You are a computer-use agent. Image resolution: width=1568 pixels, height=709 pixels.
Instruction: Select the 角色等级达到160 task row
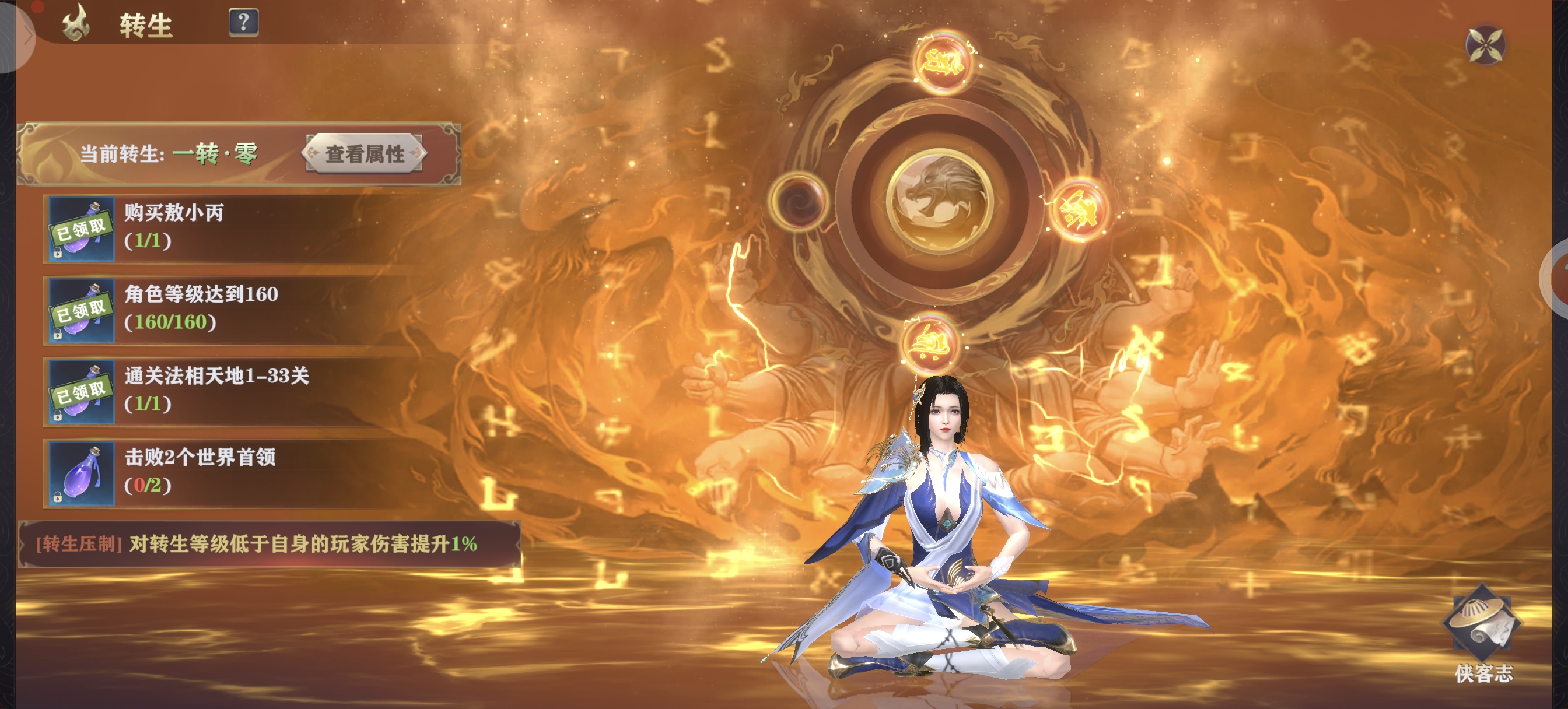point(243,310)
